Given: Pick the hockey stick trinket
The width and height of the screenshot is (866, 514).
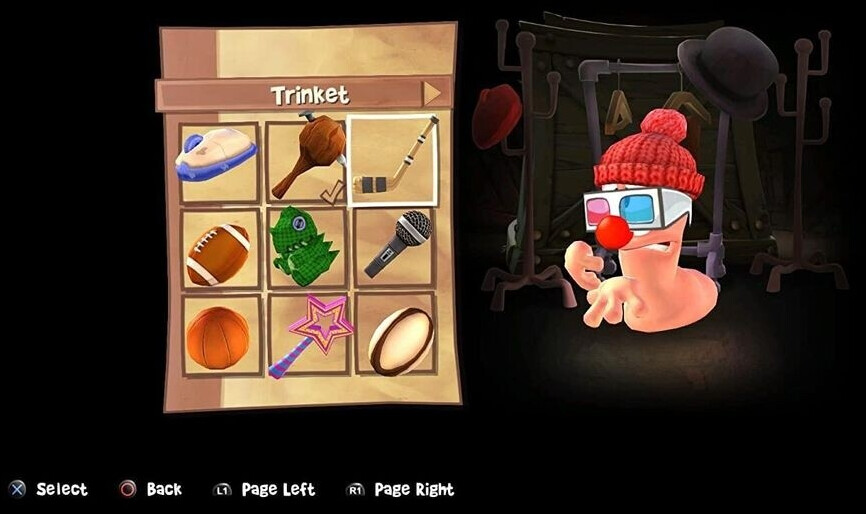Looking at the screenshot, I should [x=393, y=160].
